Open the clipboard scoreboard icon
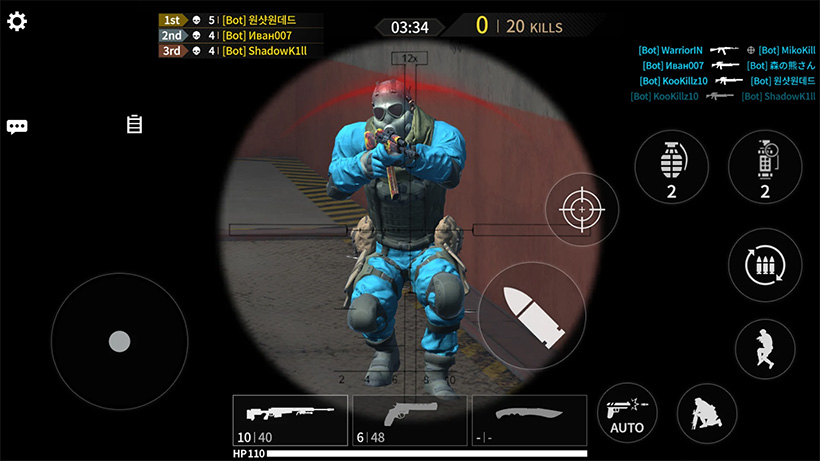 [x=134, y=124]
